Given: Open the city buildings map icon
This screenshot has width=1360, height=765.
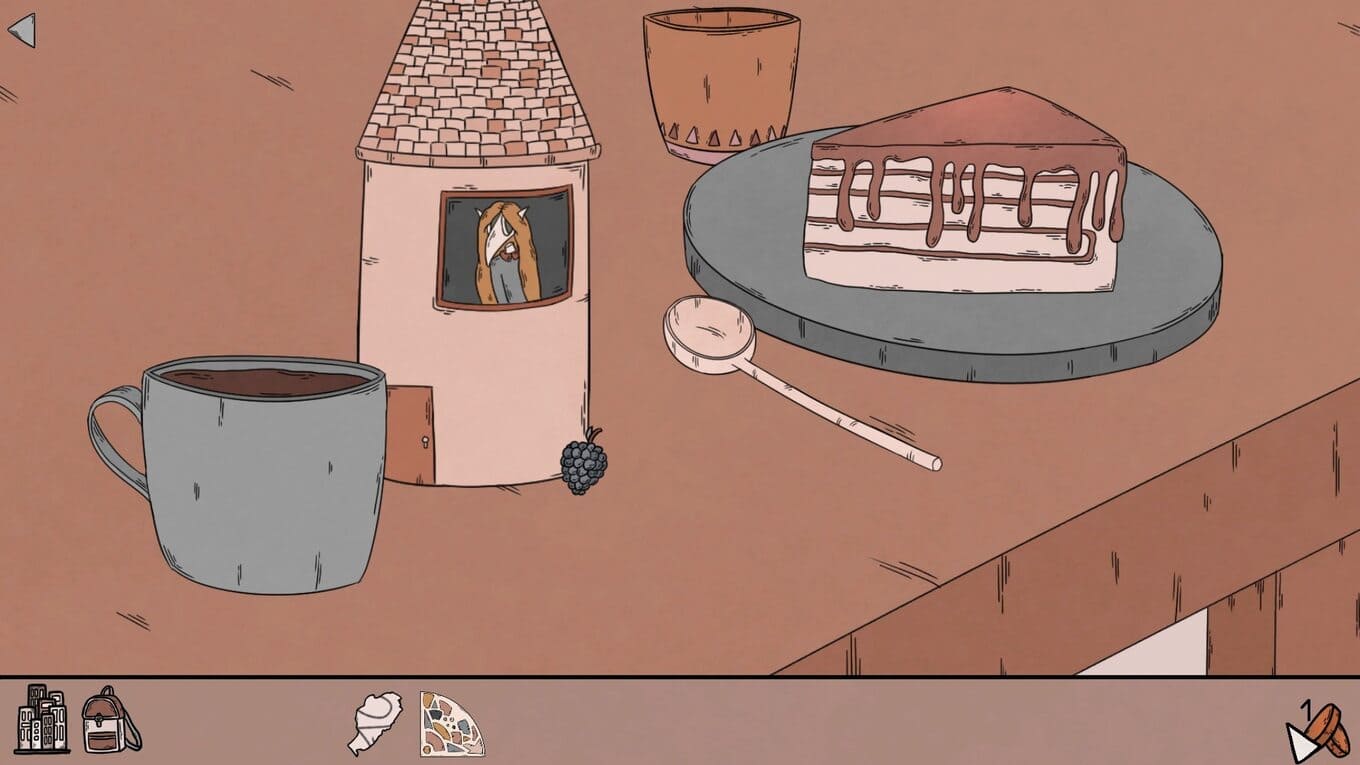Looking at the screenshot, I should (43, 719).
